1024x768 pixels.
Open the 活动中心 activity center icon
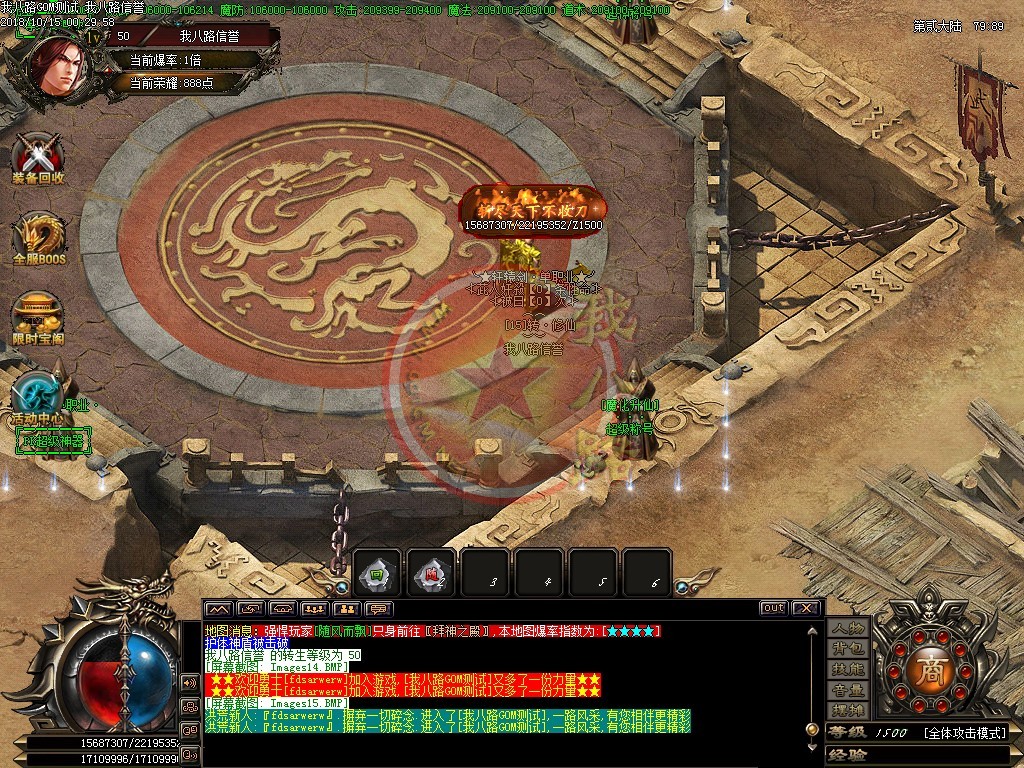click(x=38, y=396)
